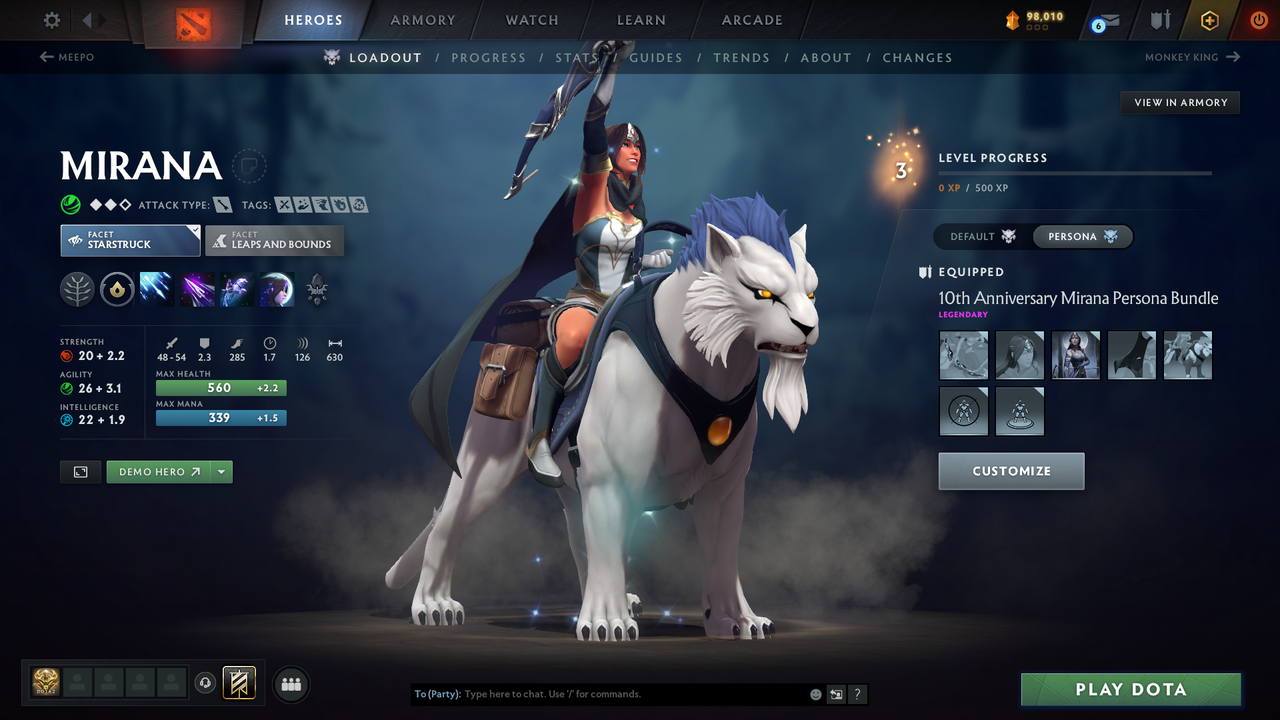Switch to the Learn section
Image resolution: width=1280 pixels, height=720 pixels.
click(641, 20)
